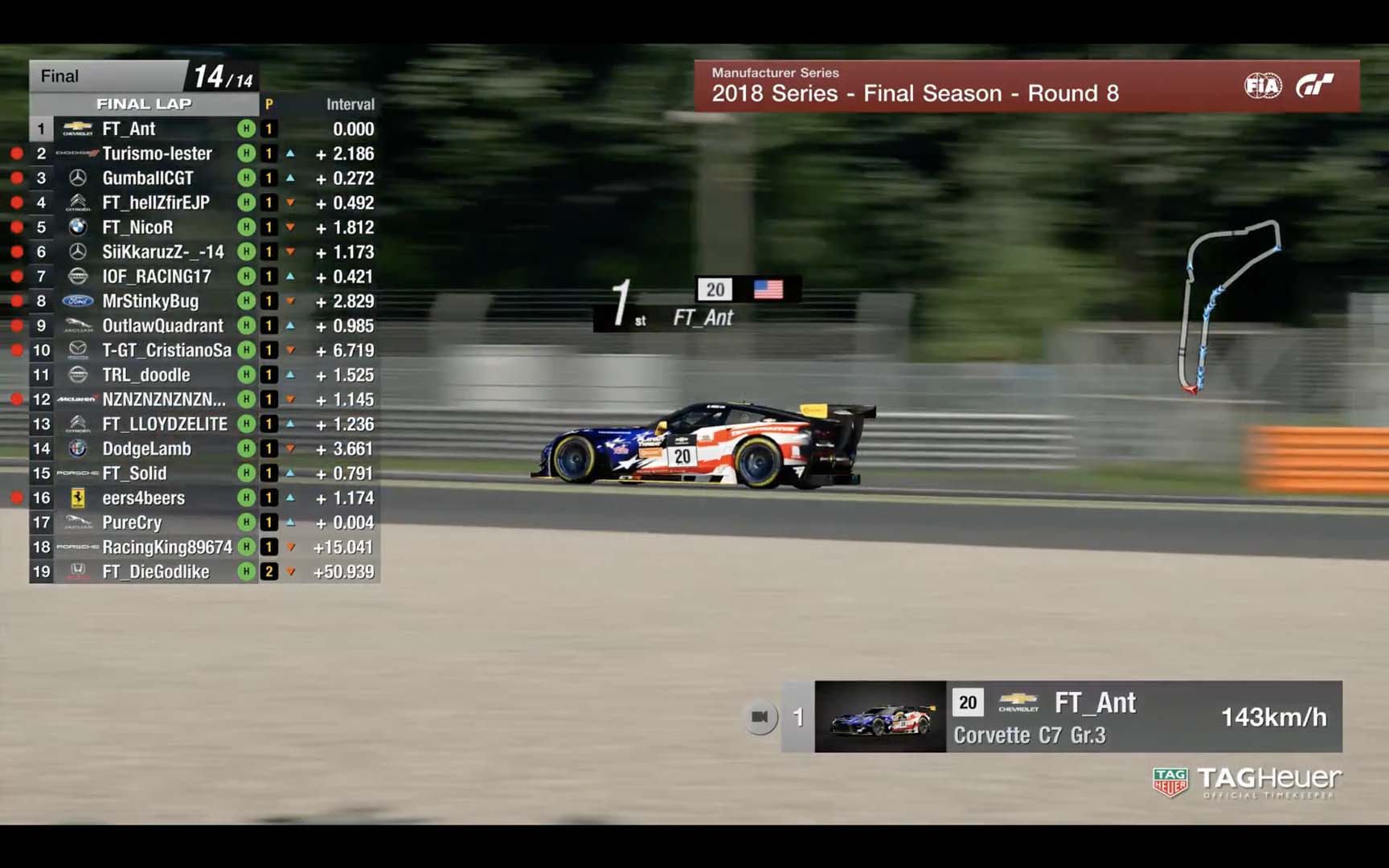The width and height of the screenshot is (1389, 868).
Task: Select IOF_RACING17 in the leaderboard
Action: click(156, 276)
